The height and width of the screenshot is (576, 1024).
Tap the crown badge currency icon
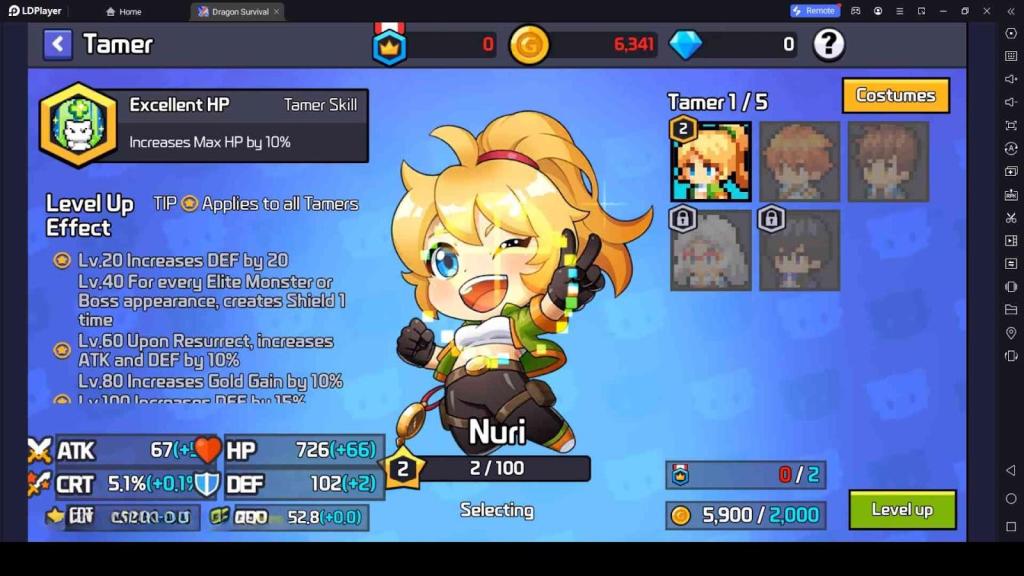coord(389,45)
